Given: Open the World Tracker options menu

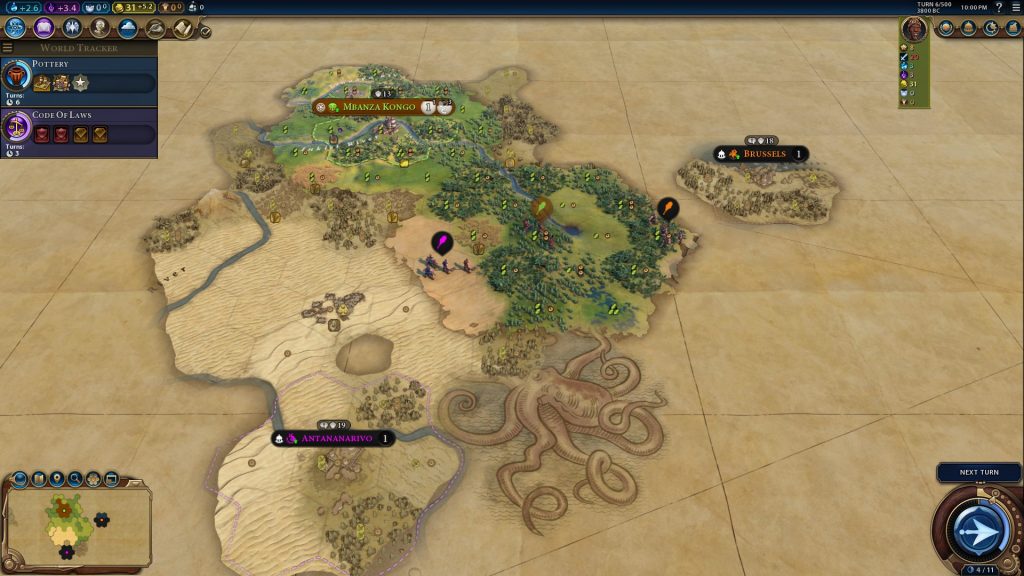Looking at the screenshot, I should (8, 47).
